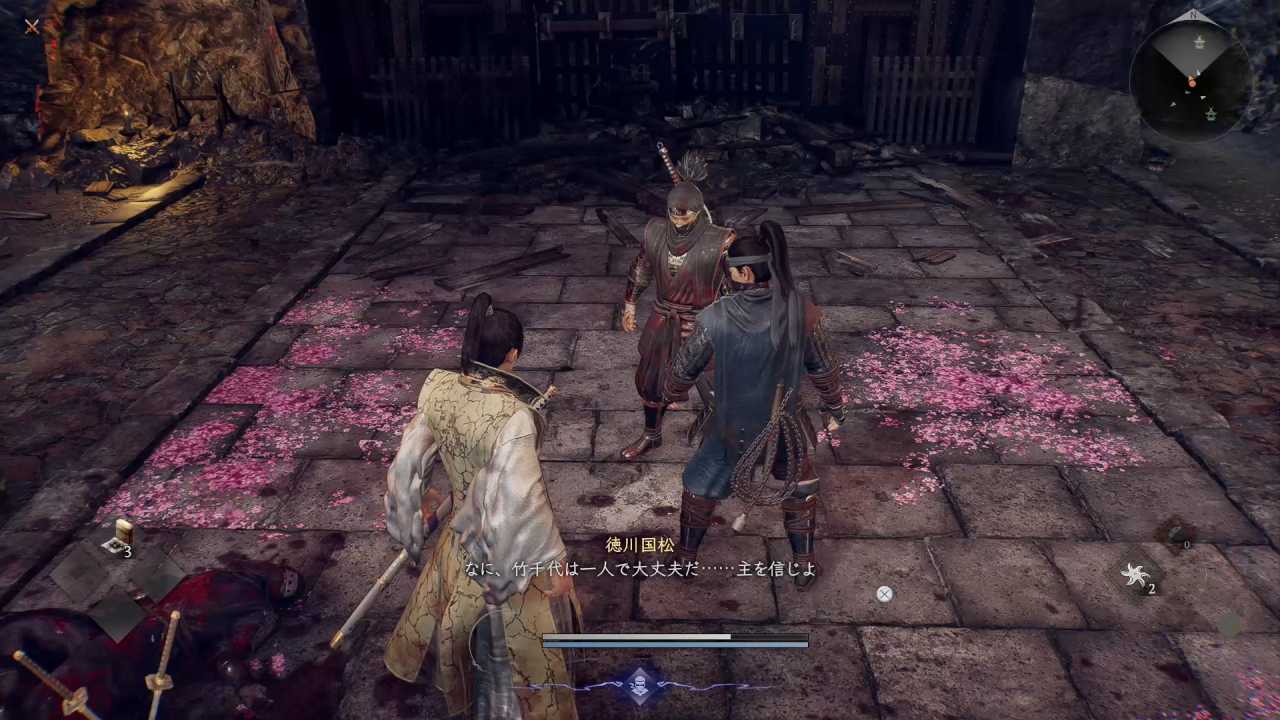Click the quantity counter 2 beside the shuriken
The width and height of the screenshot is (1280, 720).
[1151, 588]
